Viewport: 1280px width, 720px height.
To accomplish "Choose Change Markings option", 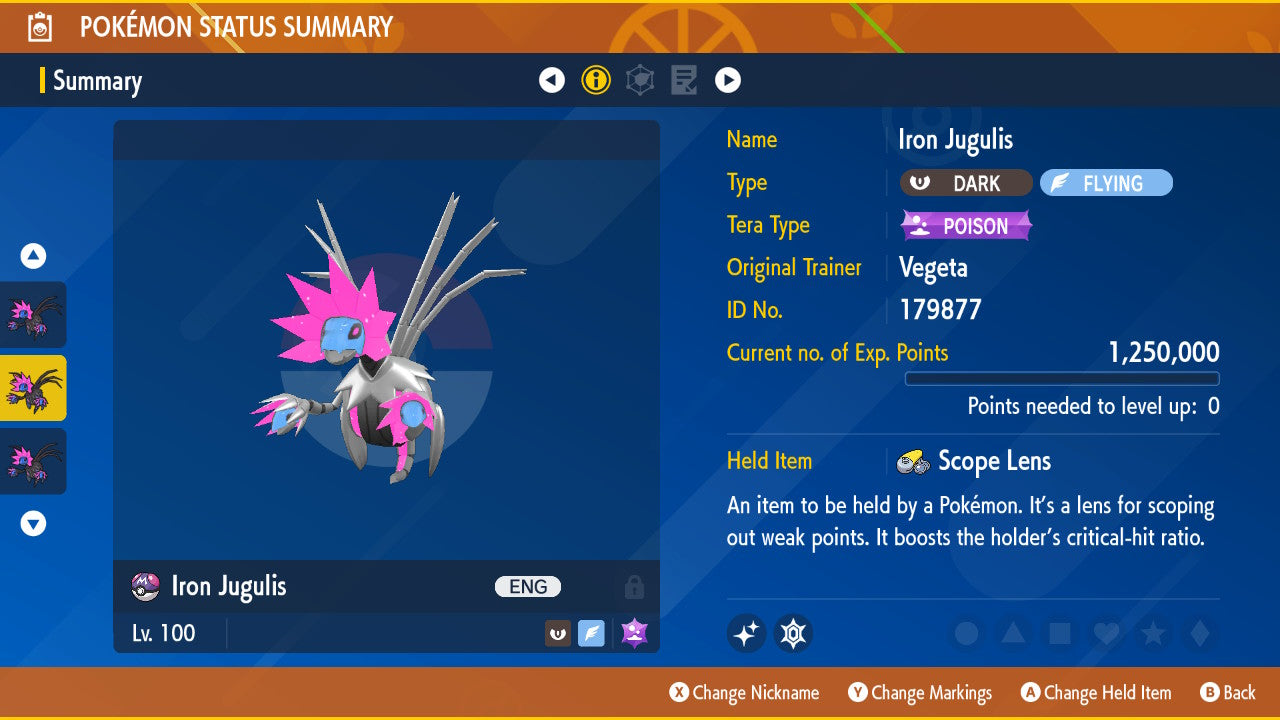I will [x=920, y=693].
